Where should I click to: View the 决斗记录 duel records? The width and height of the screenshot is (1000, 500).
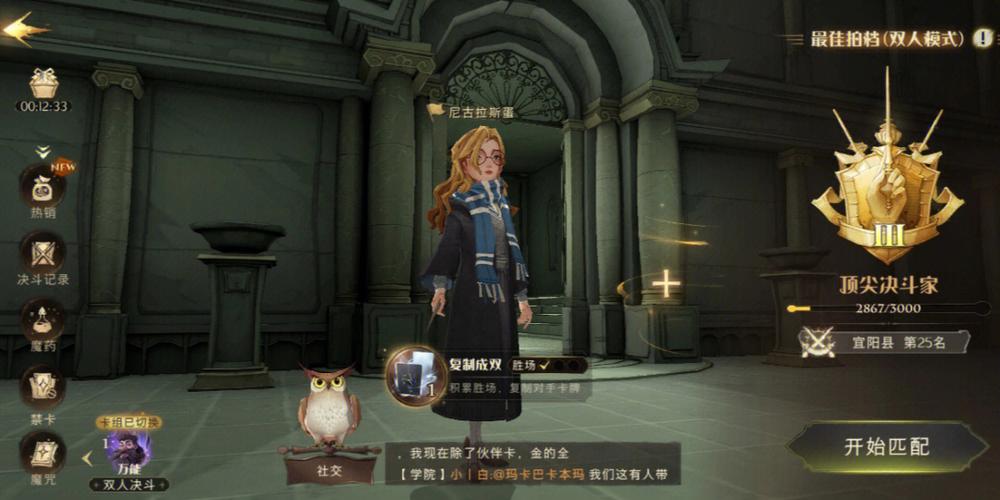(43, 255)
